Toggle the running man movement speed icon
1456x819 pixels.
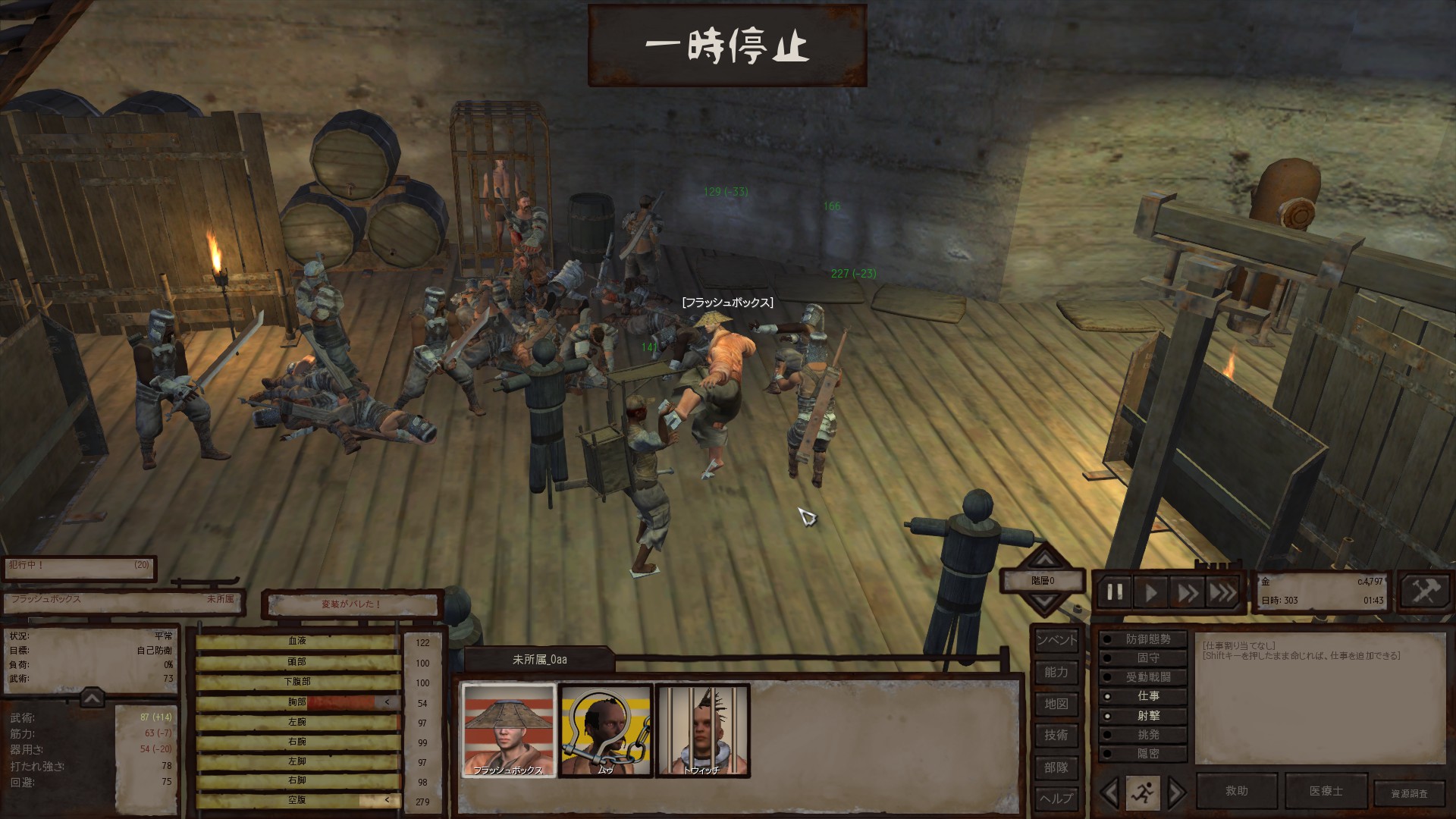tap(1142, 792)
